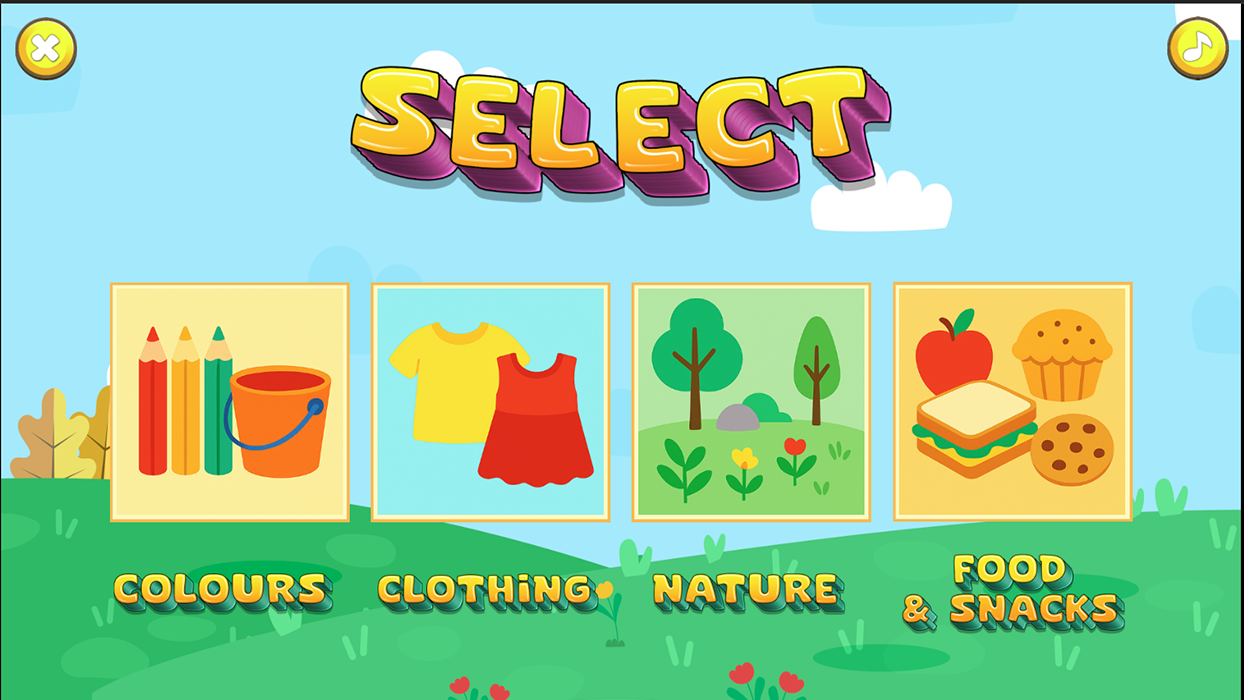Viewport: 1244px width, 700px height.
Task: Toggle music with the note button
Action: (x=1197, y=48)
